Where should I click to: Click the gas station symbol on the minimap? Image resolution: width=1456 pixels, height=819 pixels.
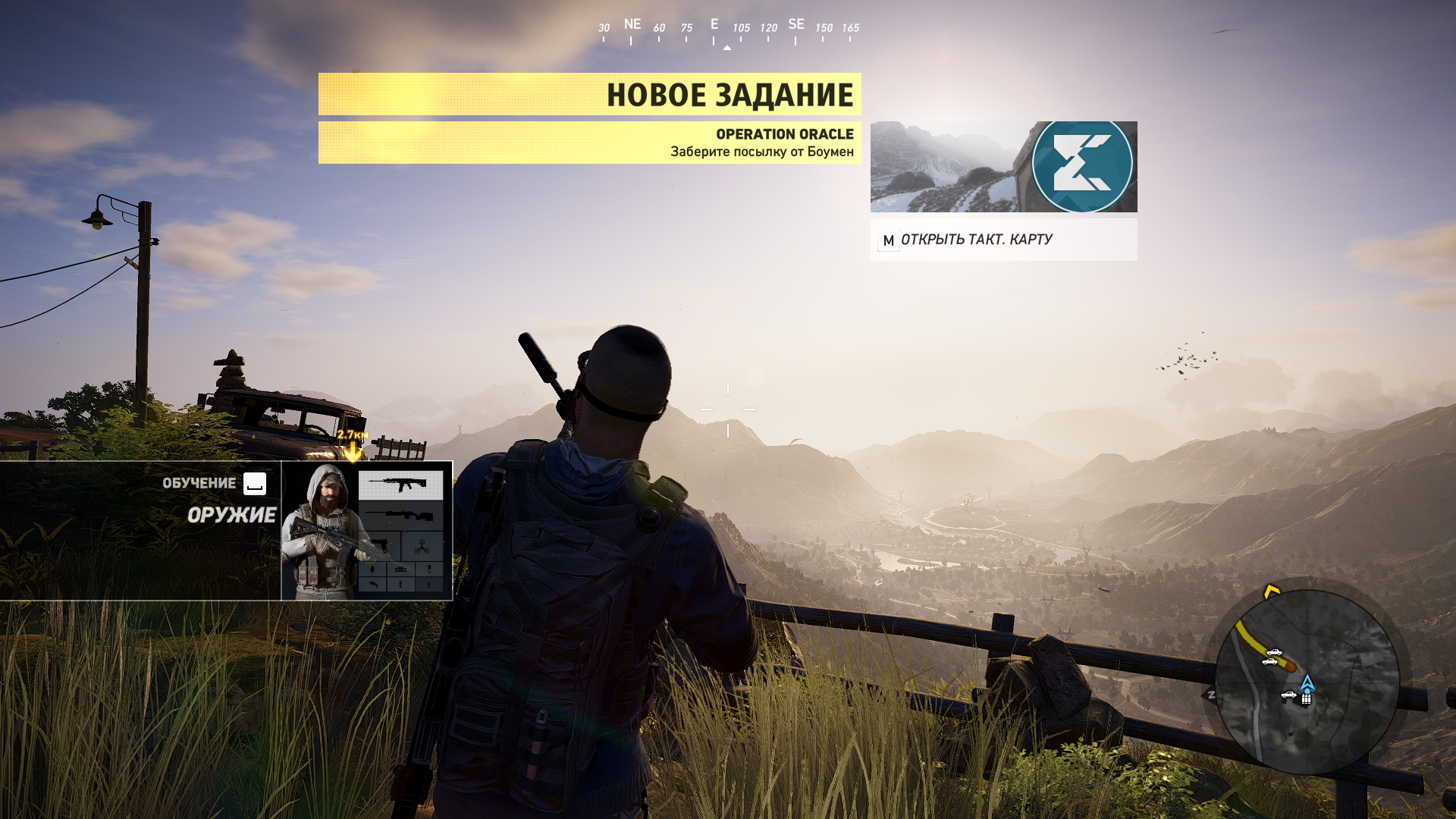pyautogui.click(x=1305, y=698)
